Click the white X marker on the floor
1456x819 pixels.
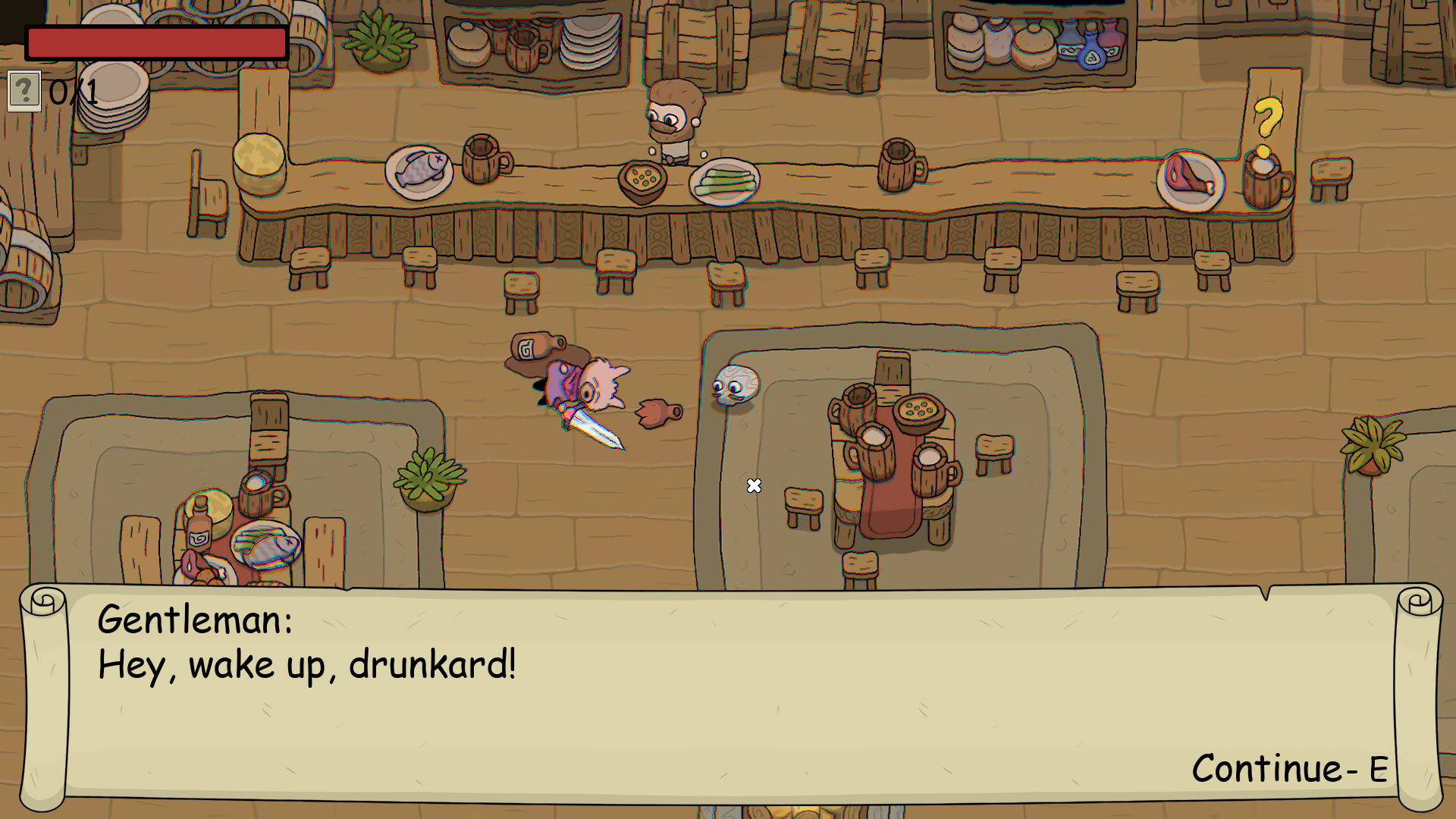[x=754, y=485]
